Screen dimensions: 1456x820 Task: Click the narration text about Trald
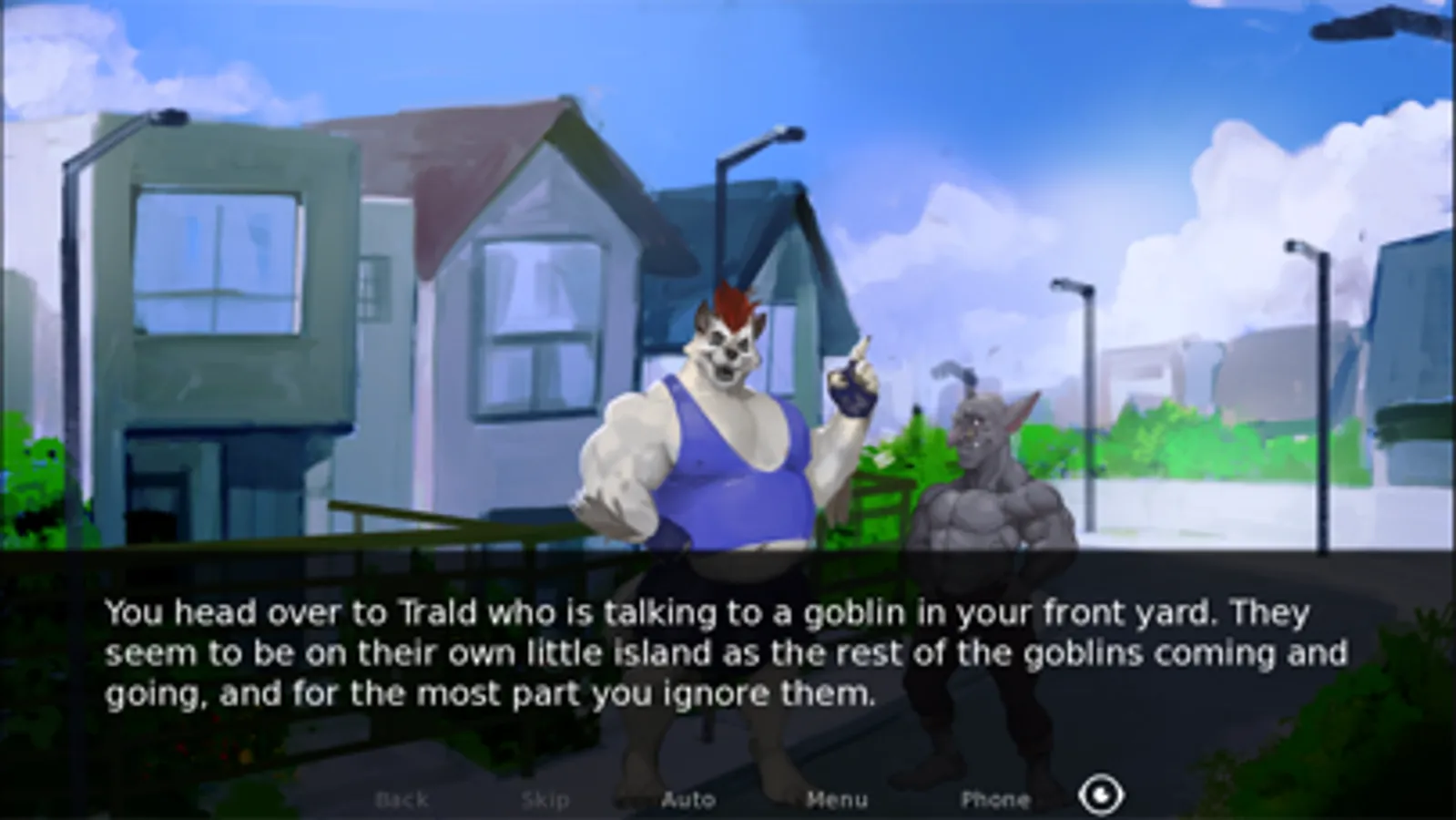pyautogui.click(x=701, y=612)
